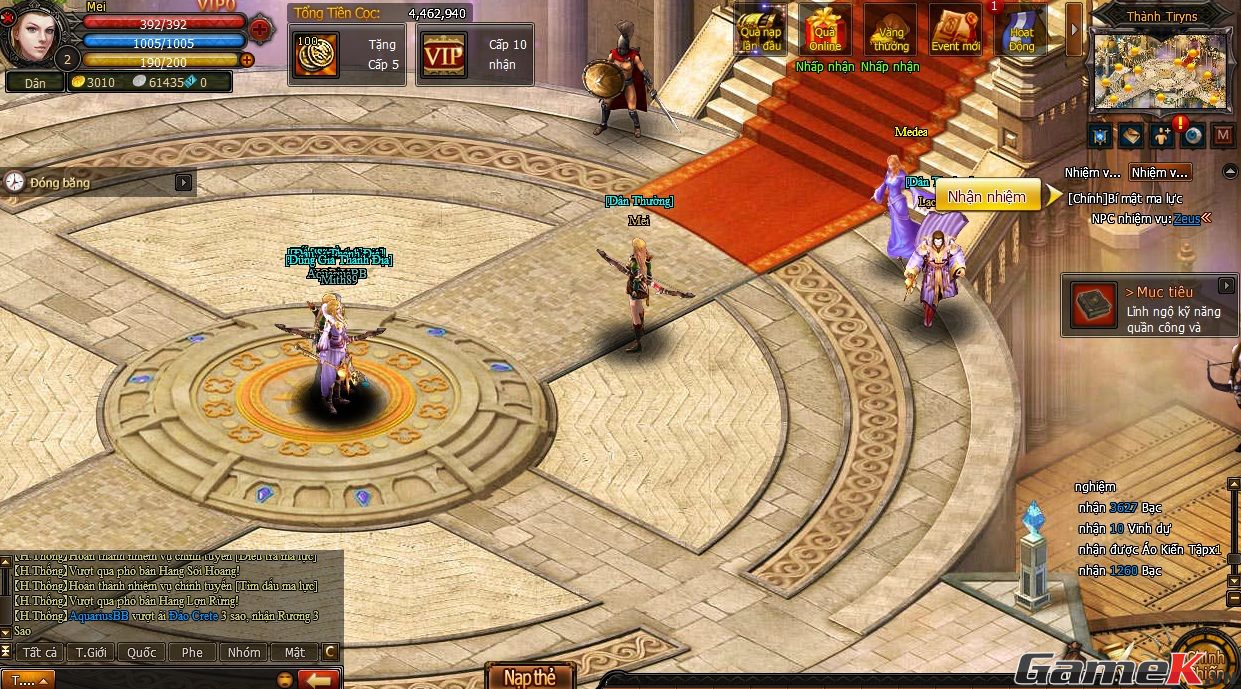
Task: Expand the Đóng băng timer panel arrow
Action: (183, 182)
